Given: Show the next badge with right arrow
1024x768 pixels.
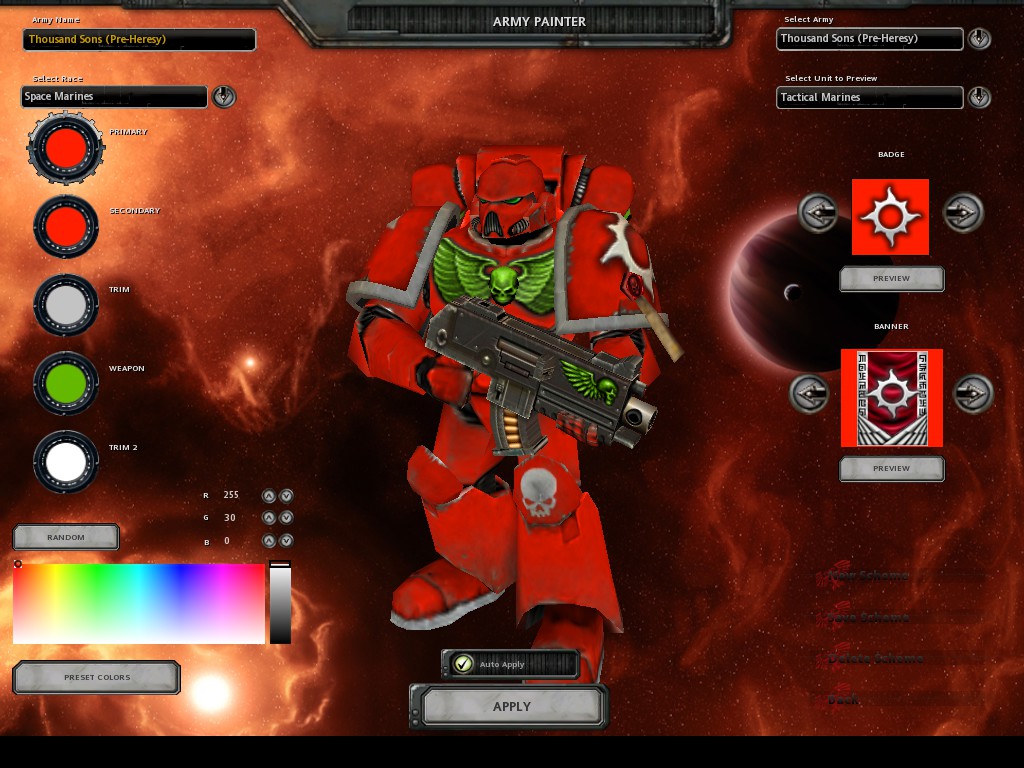Looking at the screenshot, I should point(963,213).
